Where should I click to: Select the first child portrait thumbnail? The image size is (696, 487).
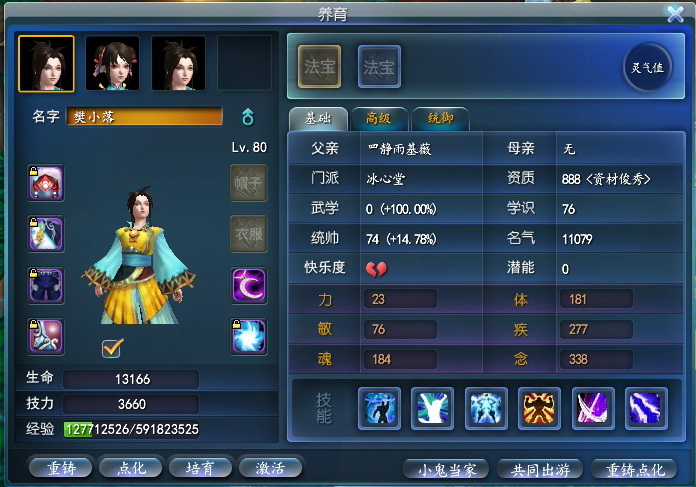click(46, 63)
